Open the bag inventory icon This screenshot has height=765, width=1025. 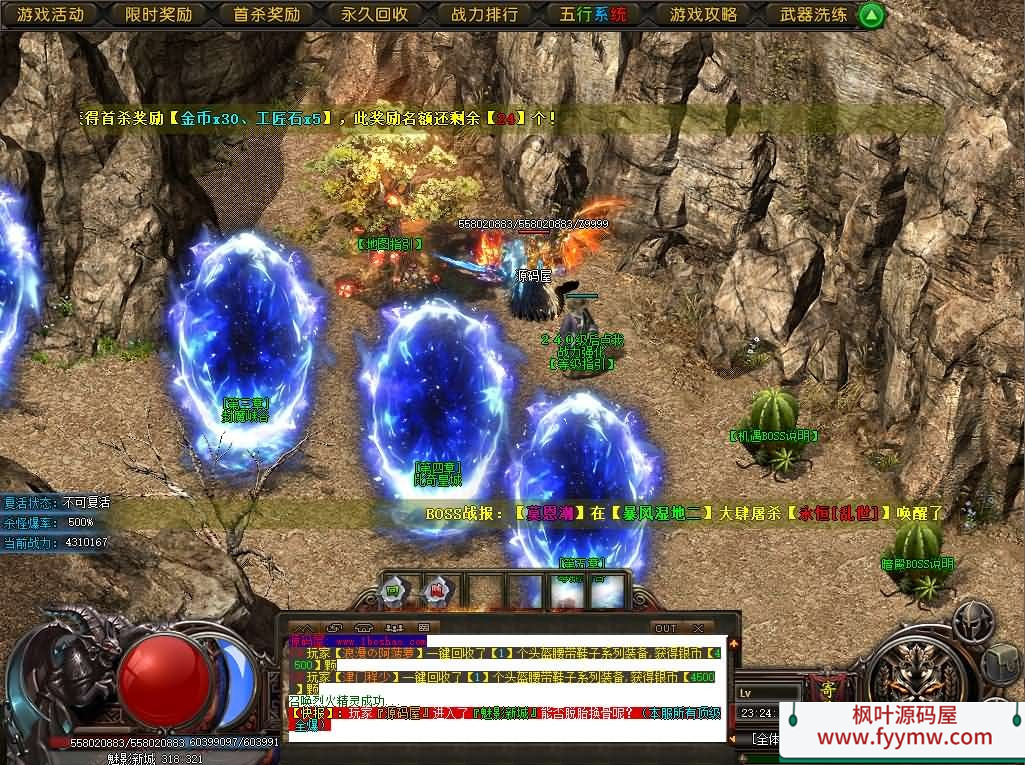point(1001,661)
